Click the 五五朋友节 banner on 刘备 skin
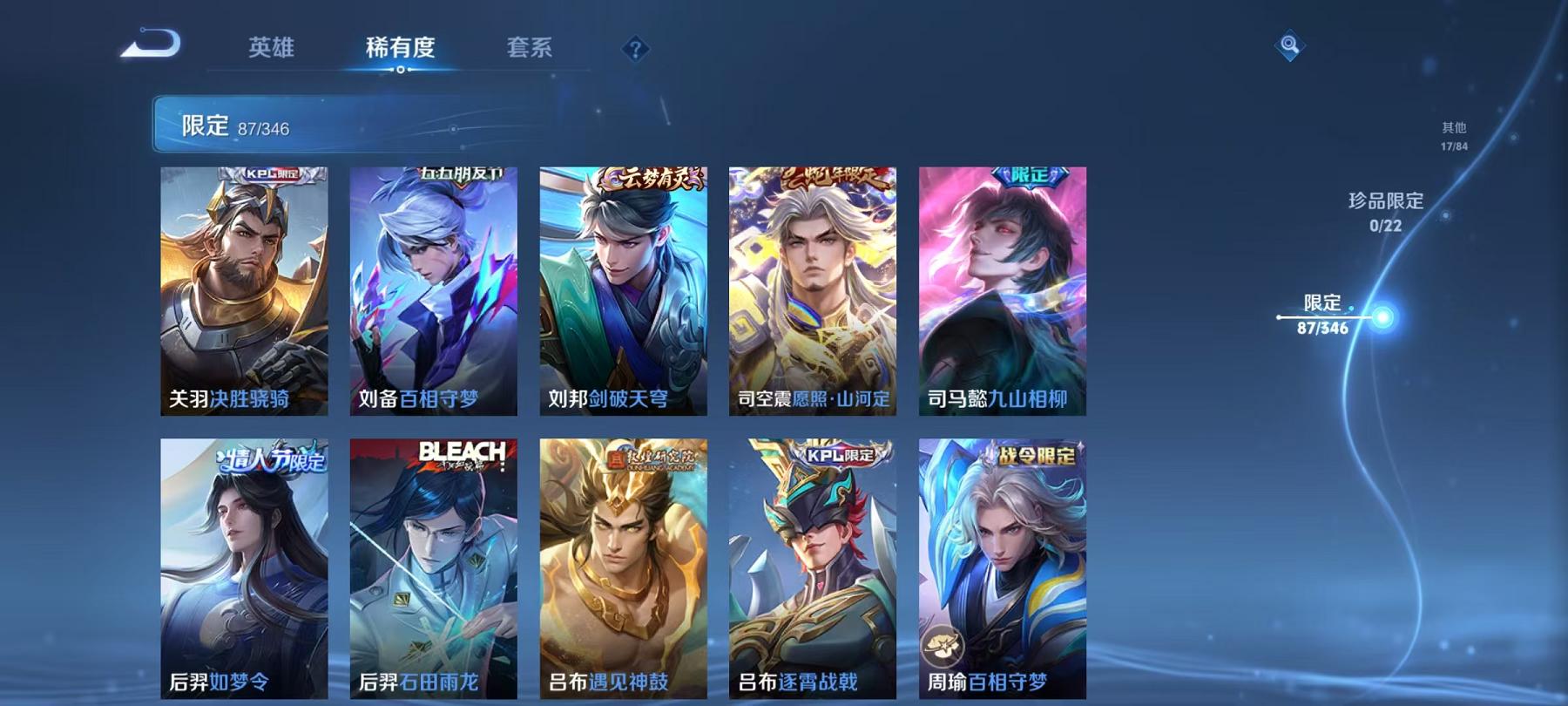Viewport: 1568px width, 706px height. [462, 173]
